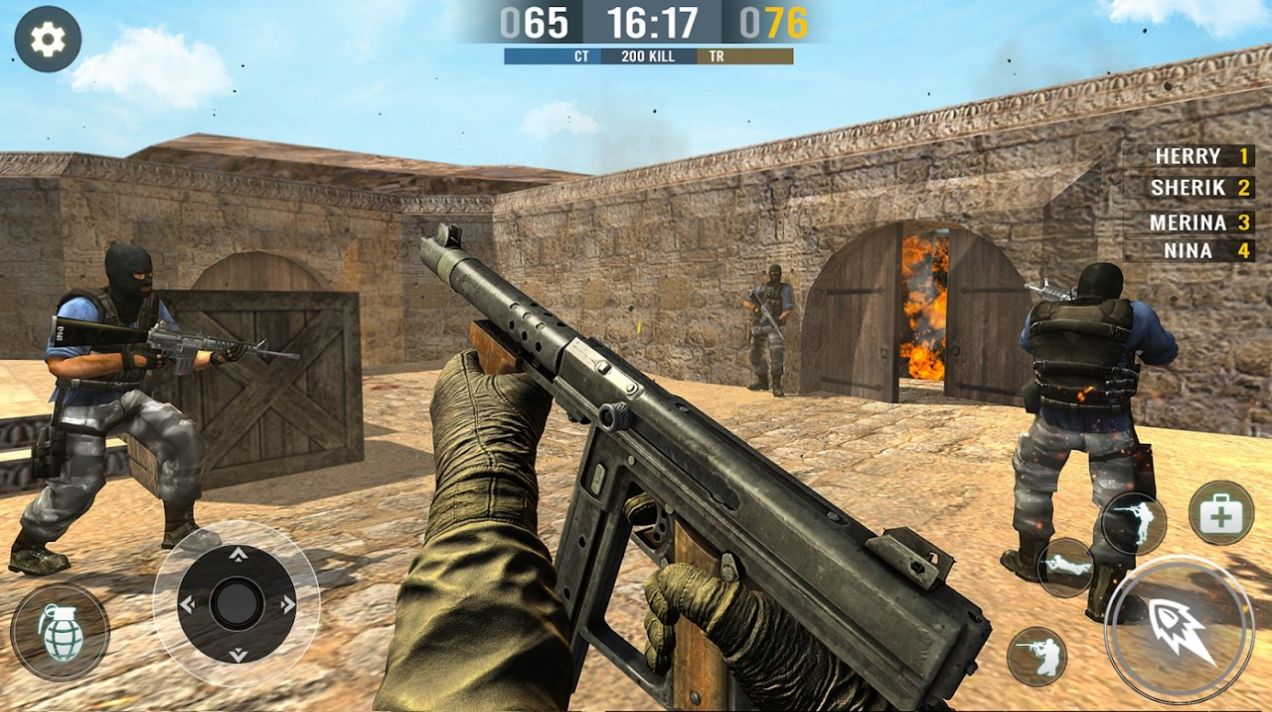The height and width of the screenshot is (712, 1272).
Task: Tap the movement joystick's center knob
Action: [237, 604]
